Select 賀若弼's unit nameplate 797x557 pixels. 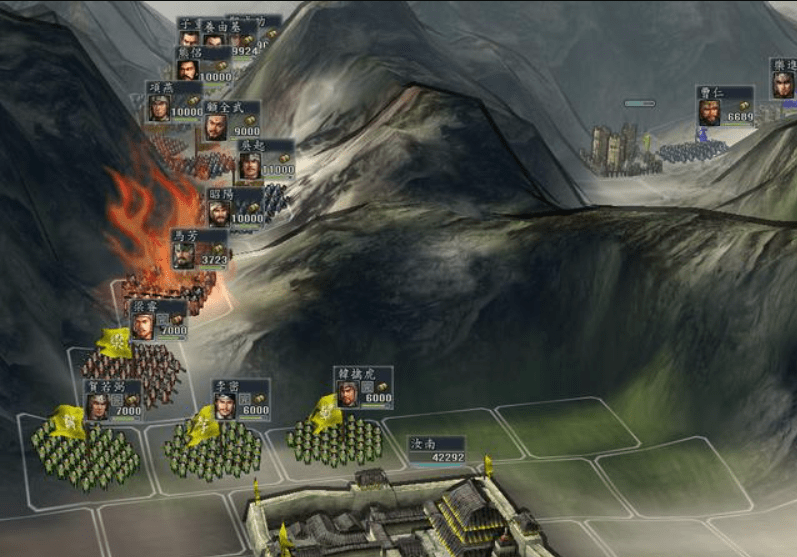[112, 399]
